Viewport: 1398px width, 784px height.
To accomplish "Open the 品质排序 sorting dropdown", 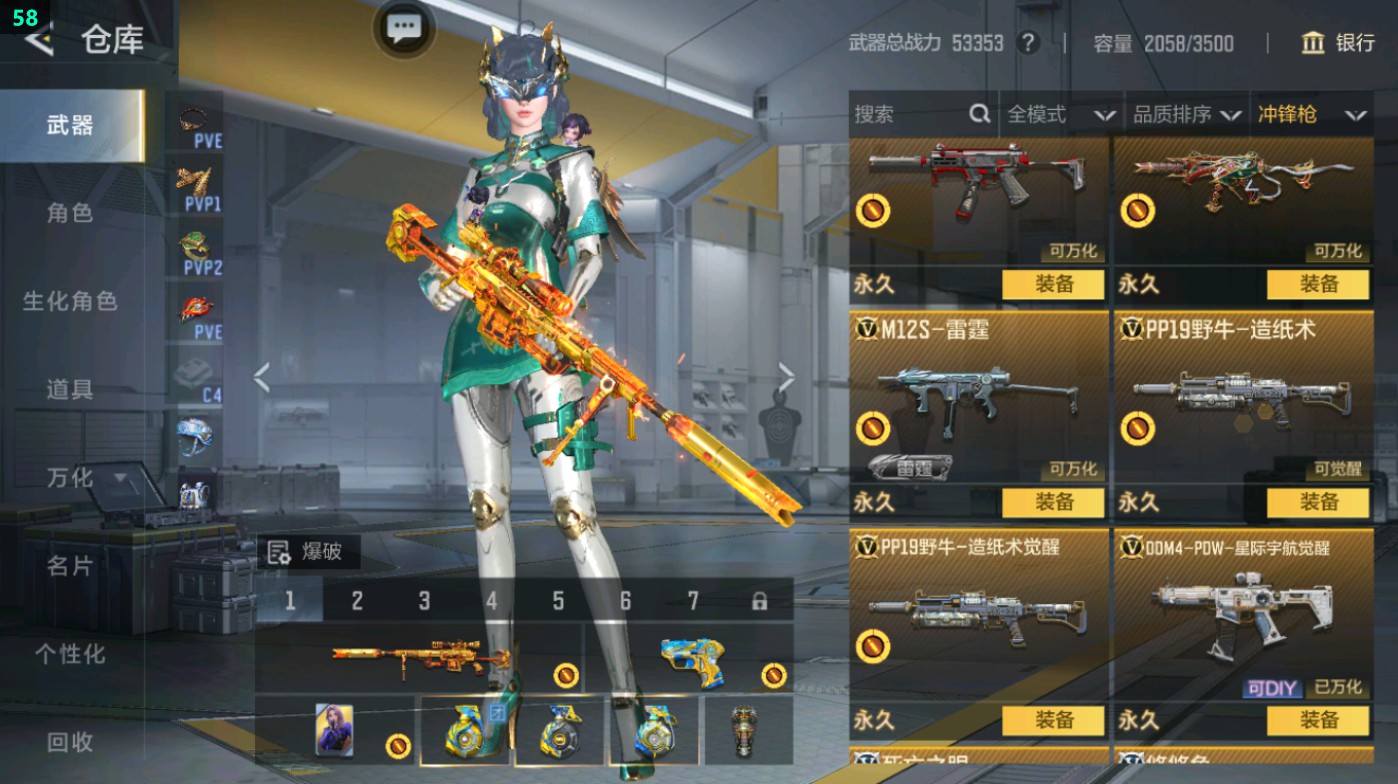I will (1186, 115).
